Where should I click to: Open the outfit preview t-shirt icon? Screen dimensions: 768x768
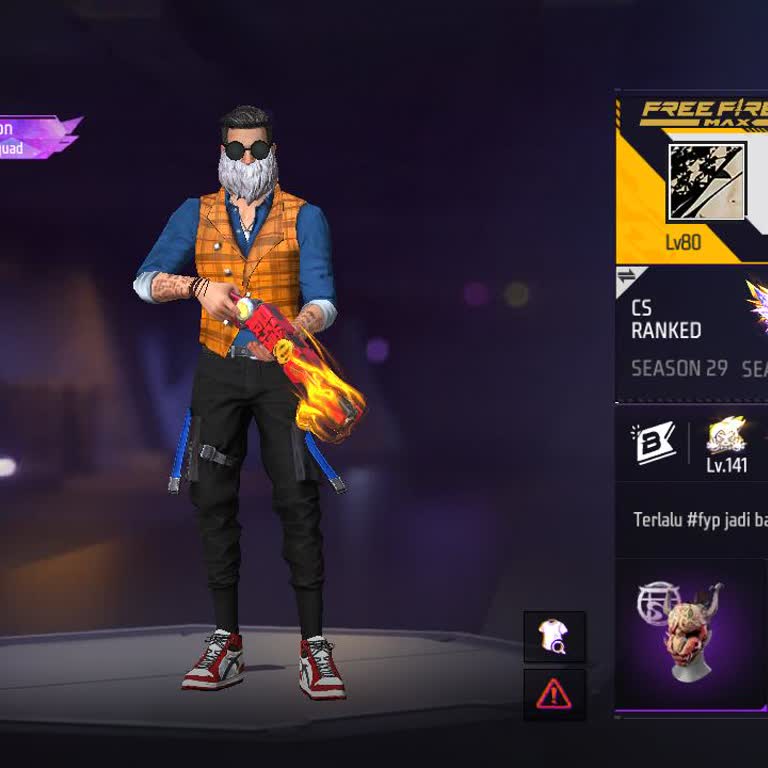pos(554,637)
